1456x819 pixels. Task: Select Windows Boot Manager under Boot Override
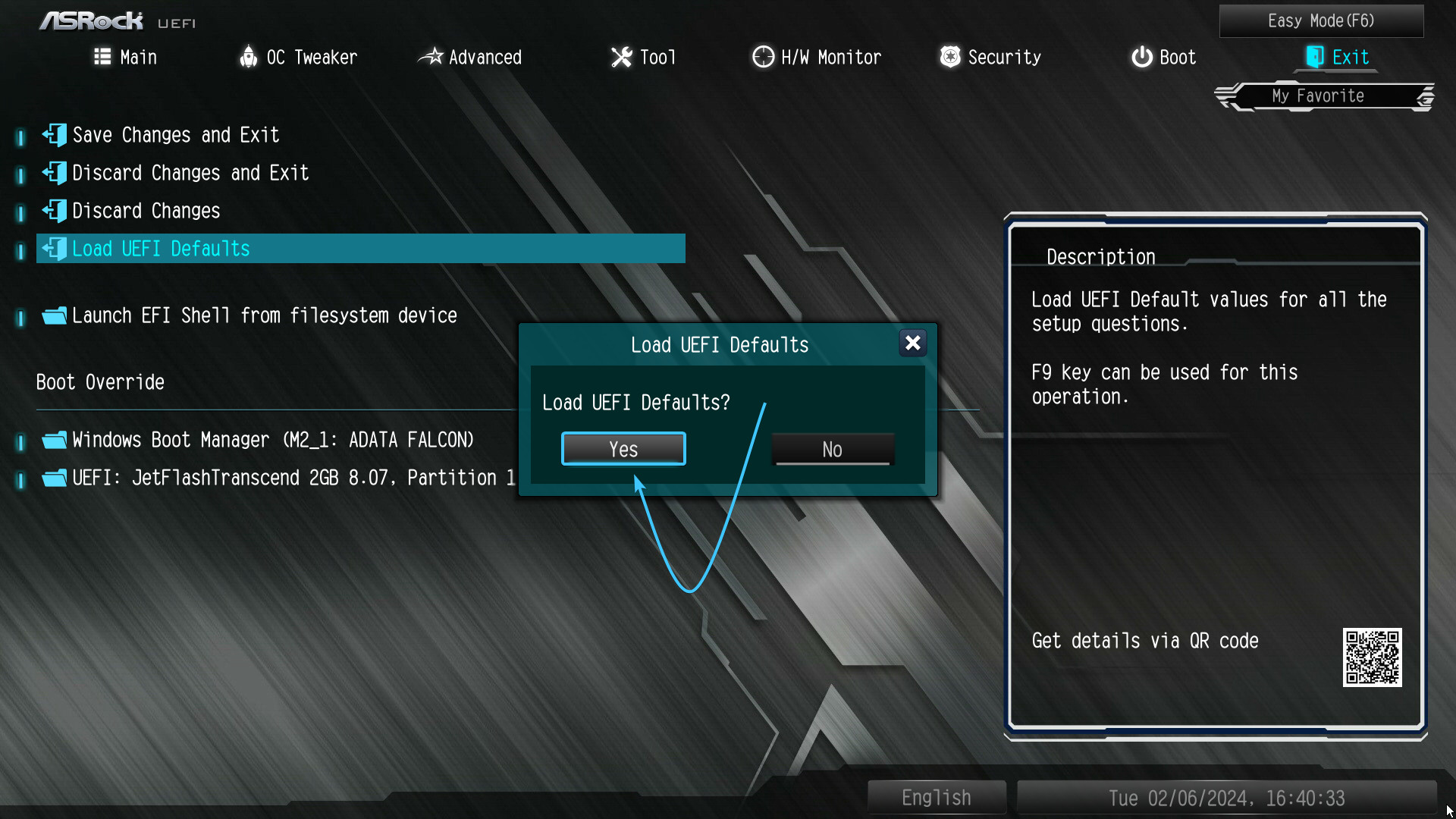pyautogui.click(x=272, y=440)
